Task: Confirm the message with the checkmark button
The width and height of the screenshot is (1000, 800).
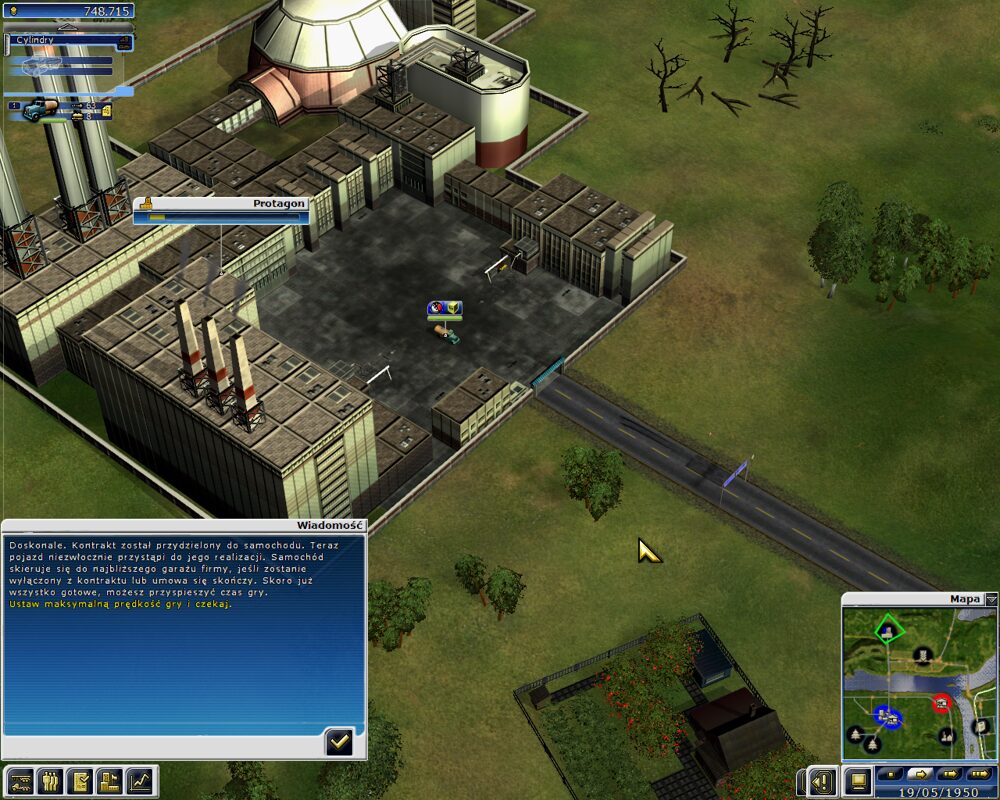Action: click(339, 741)
